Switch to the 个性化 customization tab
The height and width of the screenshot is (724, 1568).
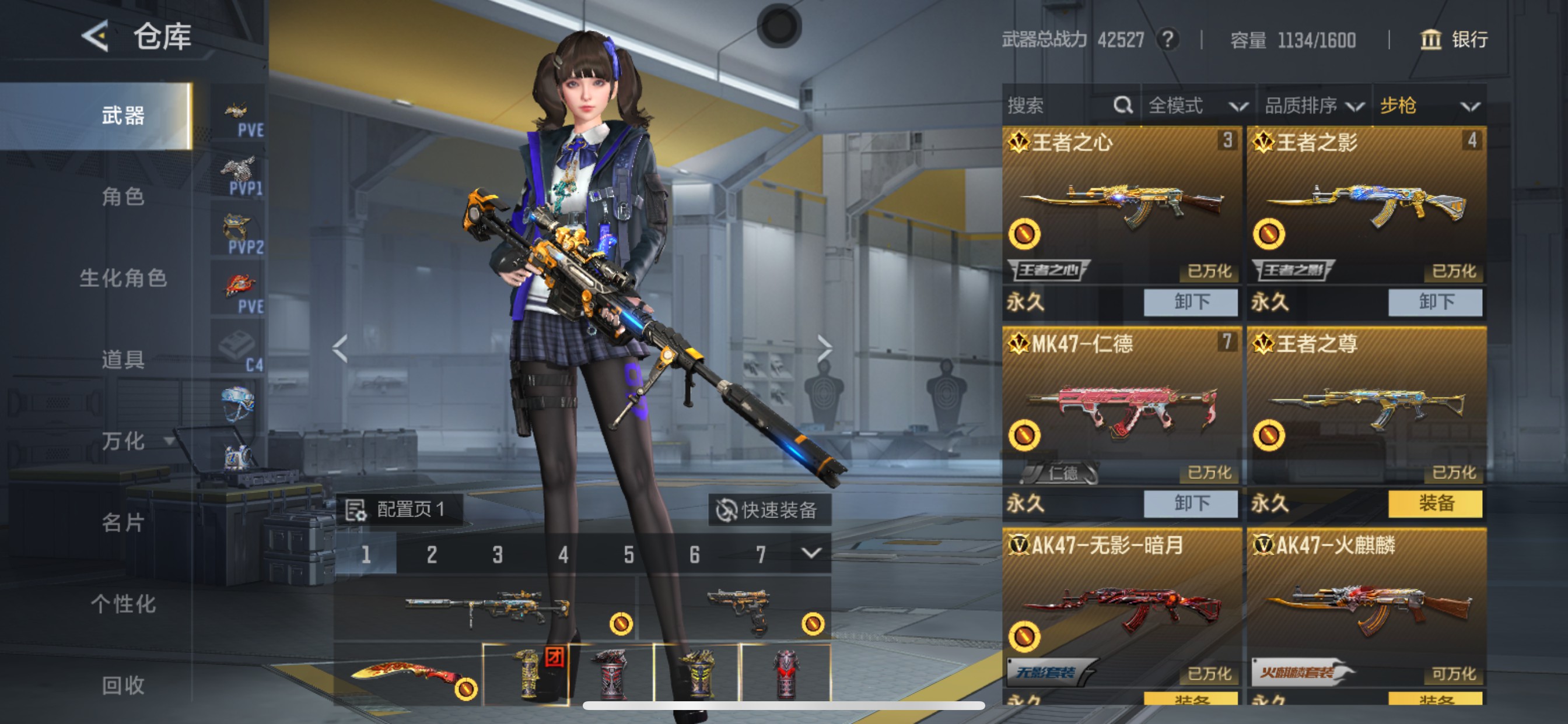coord(123,603)
